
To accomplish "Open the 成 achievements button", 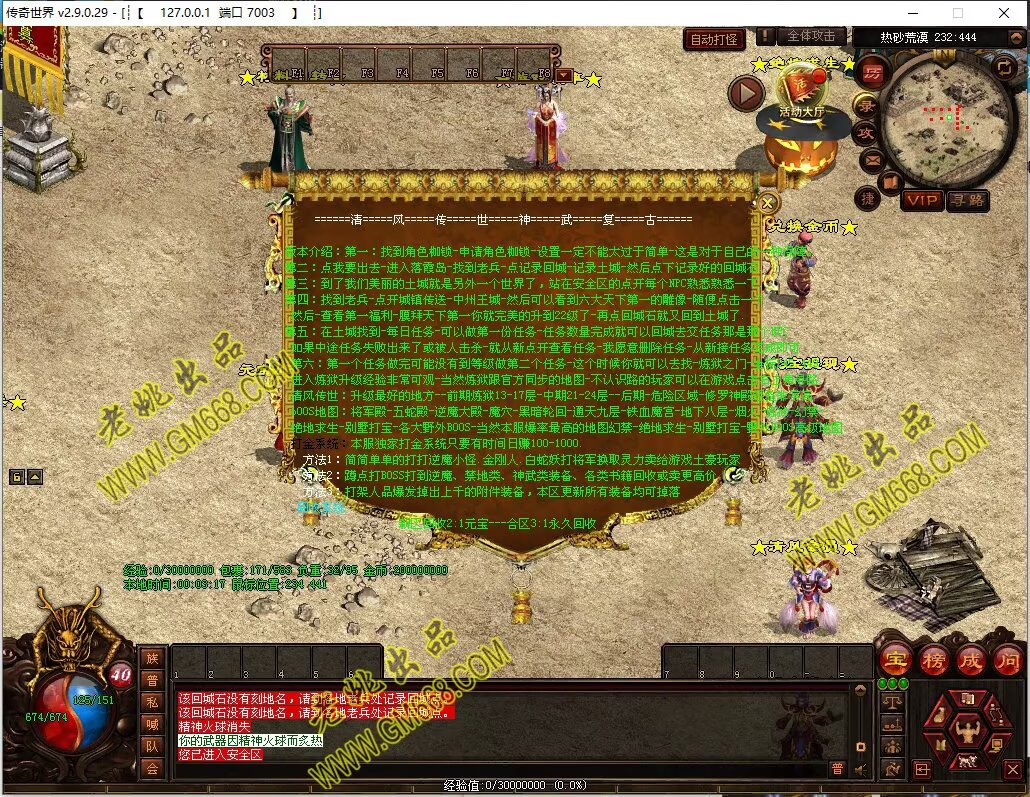I will (x=971, y=660).
